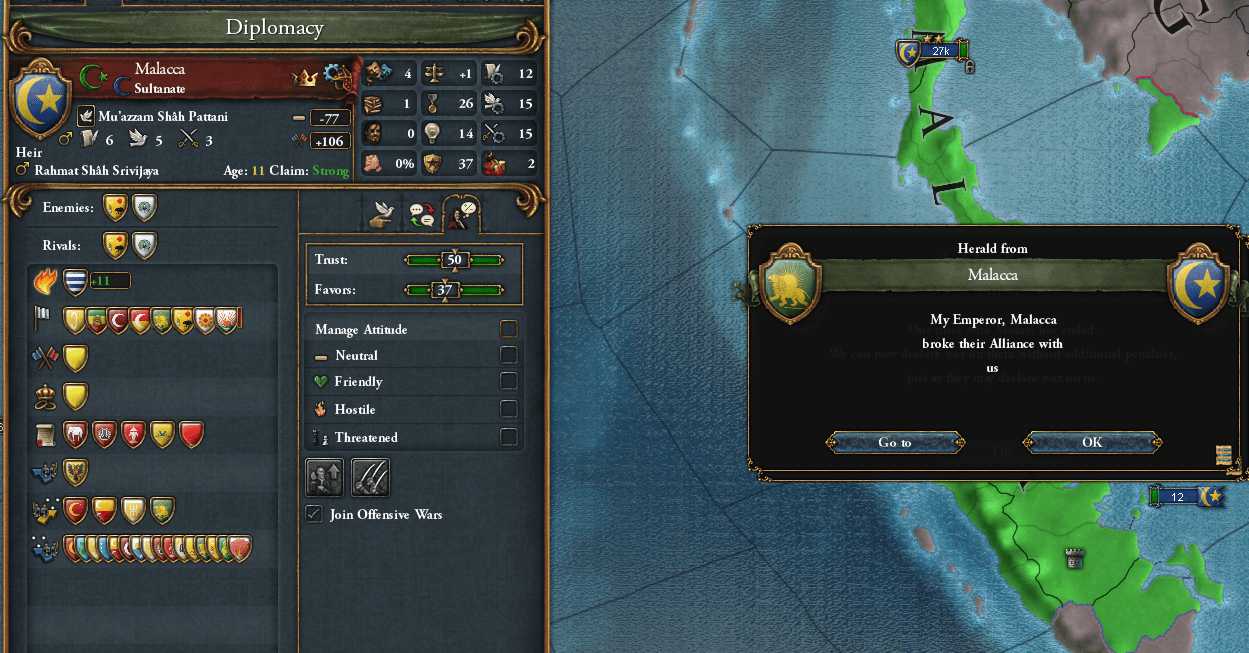Tick the Hostile attitude checkbox
The image size is (1249, 653).
509,409
